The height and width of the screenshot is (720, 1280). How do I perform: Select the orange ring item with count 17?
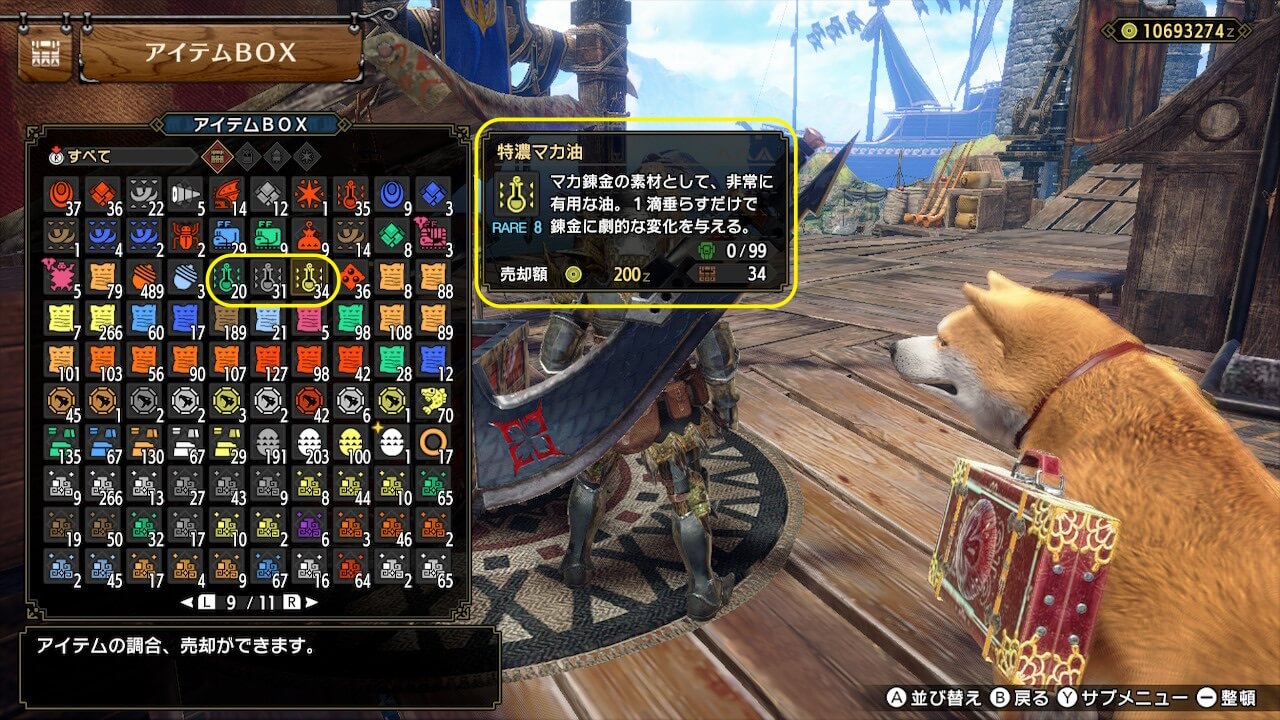coord(433,442)
